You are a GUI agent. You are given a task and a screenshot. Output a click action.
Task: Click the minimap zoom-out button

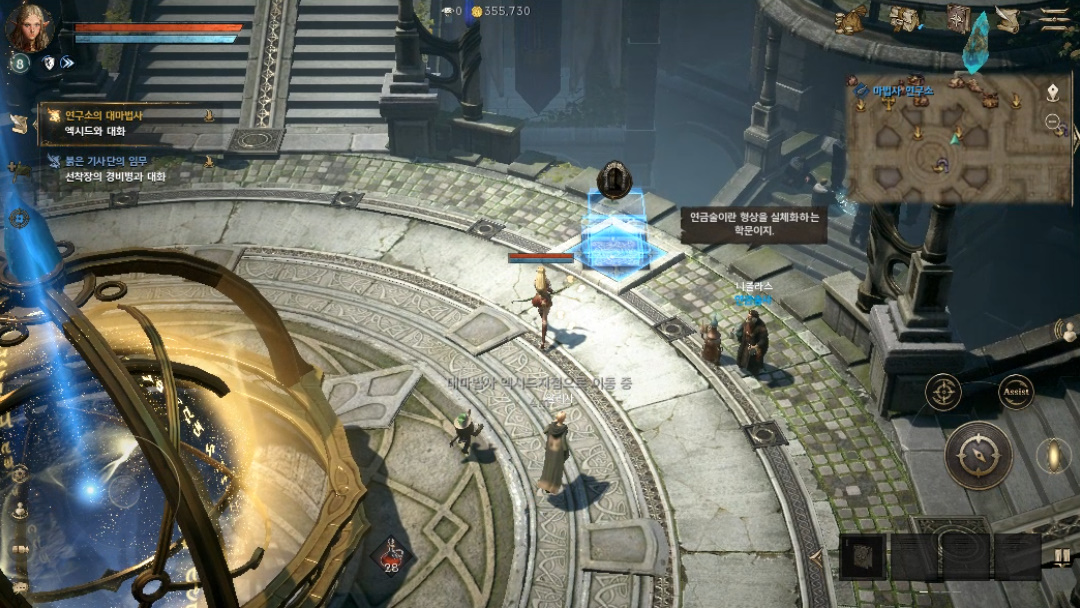point(1053,122)
